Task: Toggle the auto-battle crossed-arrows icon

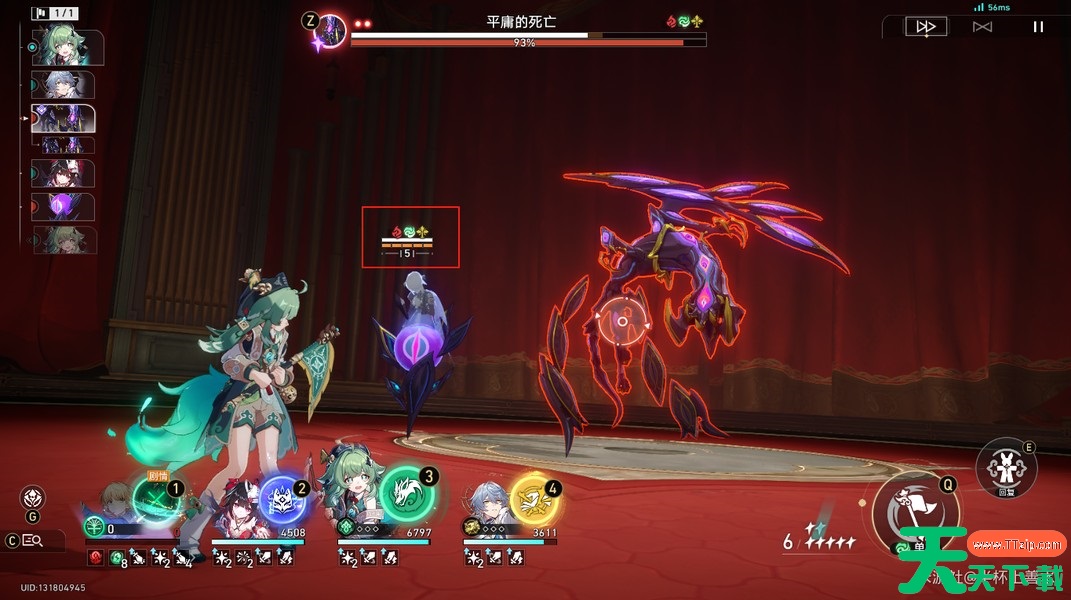Action: [982, 27]
